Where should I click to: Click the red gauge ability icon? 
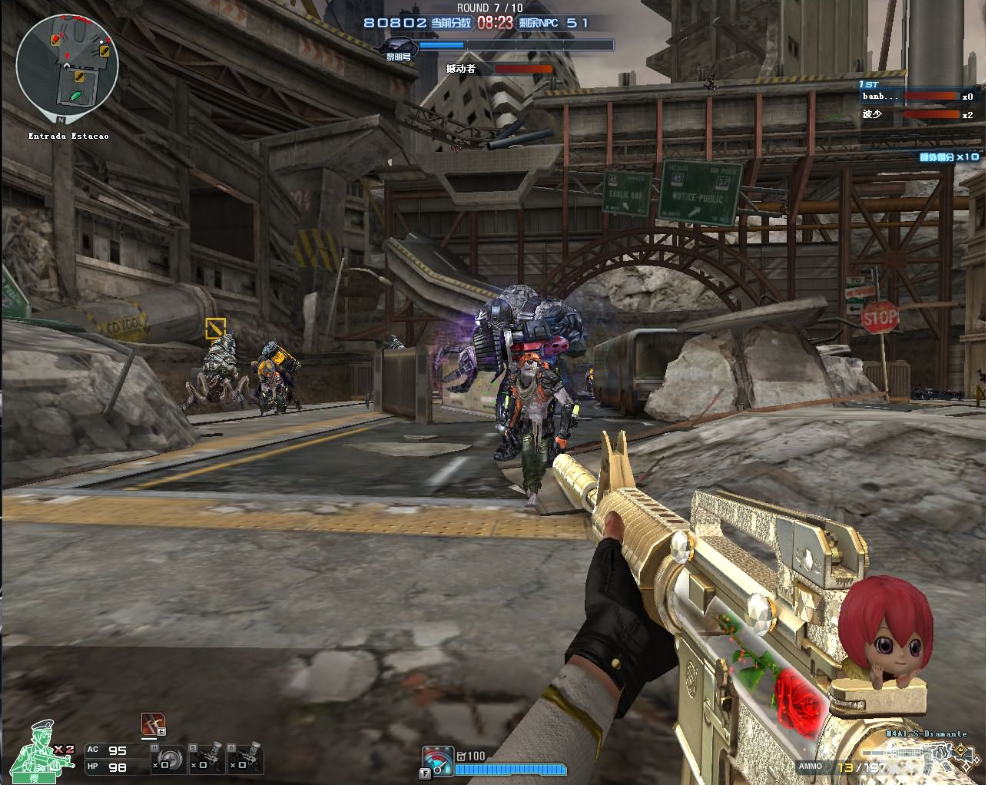tap(437, 759)
